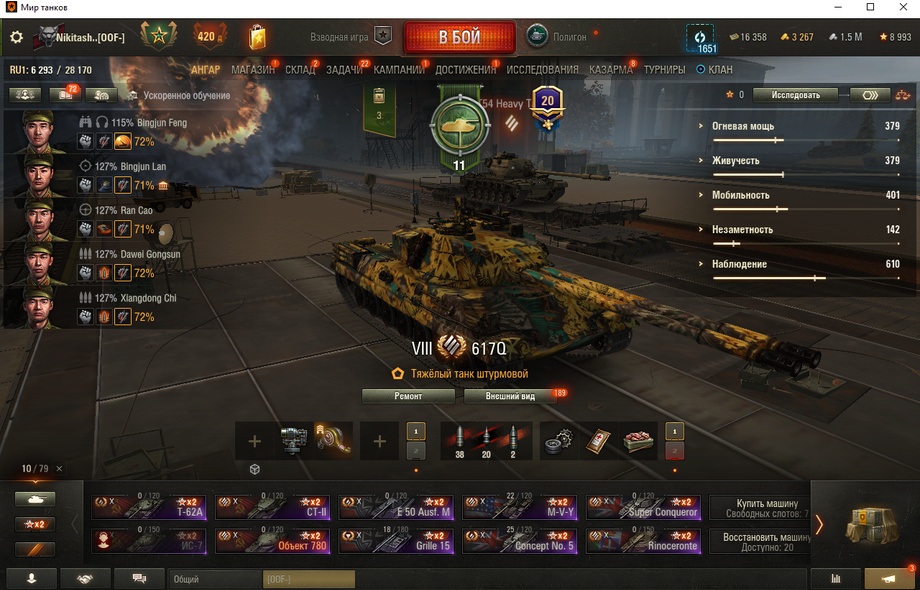Screen dimensions: 920x590
Task: Open the ИССЛЕДОВАНИЯ tab
Action: click(542, 70)
